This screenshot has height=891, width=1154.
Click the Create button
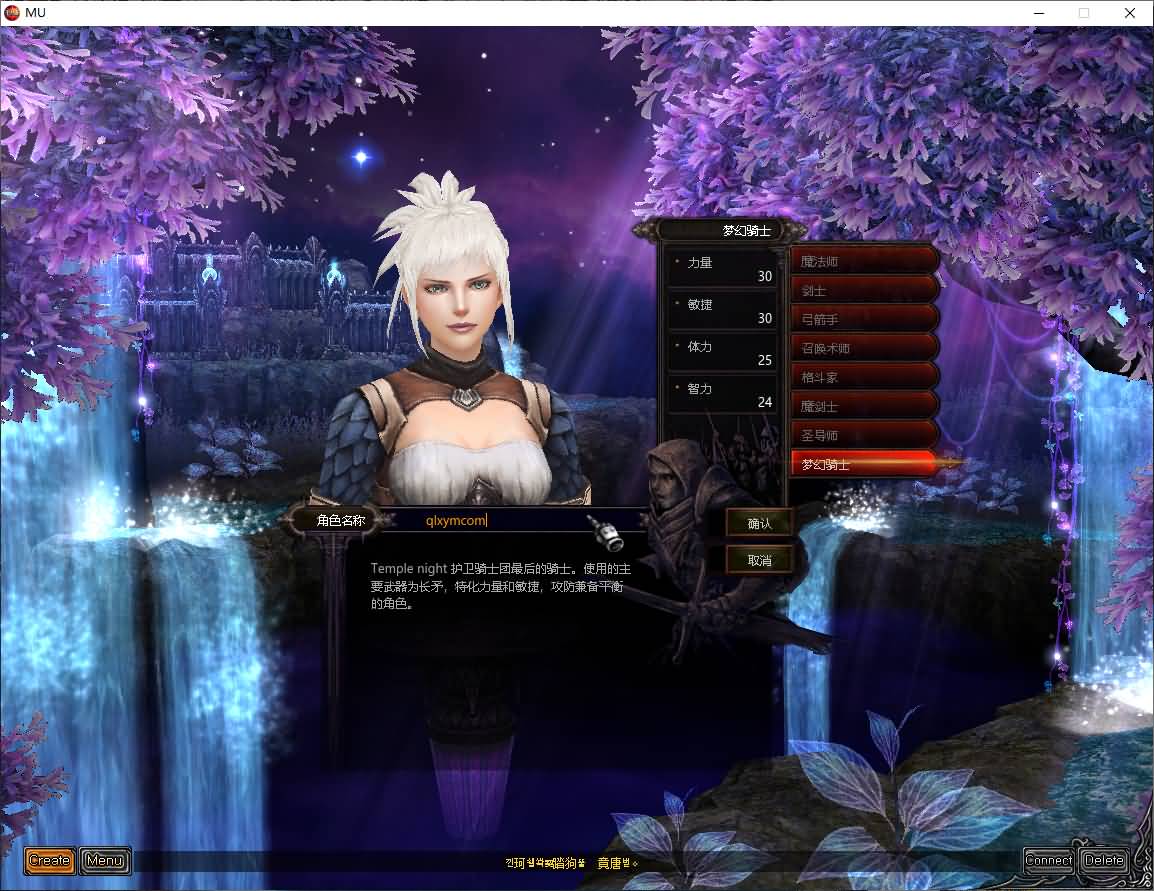coord(49,860)
